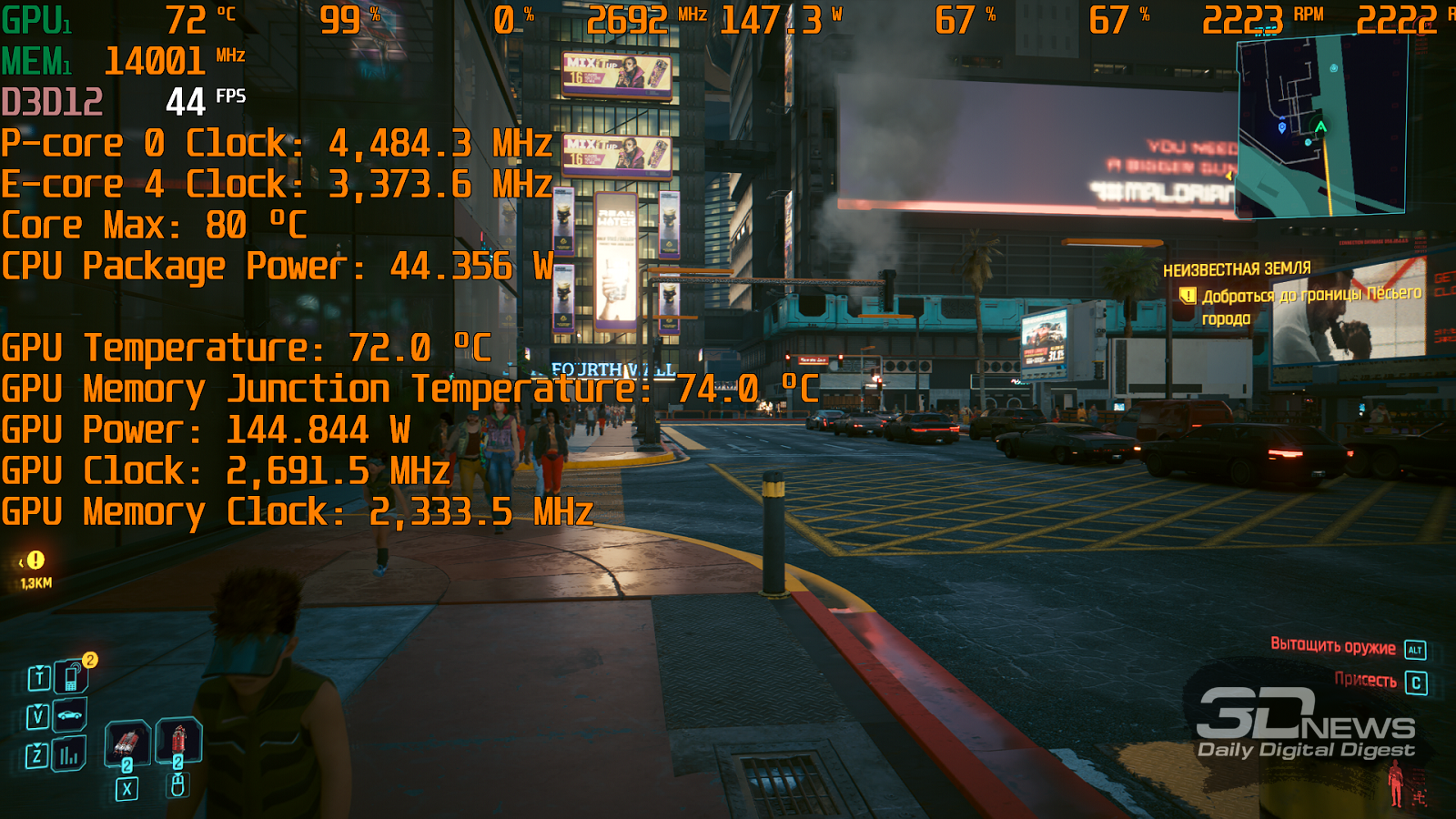The height and width of the screenshot is (819, 1456).
Task: Click the minimap in the corner
Action: pyautogui.click(x=1320, y=127)
